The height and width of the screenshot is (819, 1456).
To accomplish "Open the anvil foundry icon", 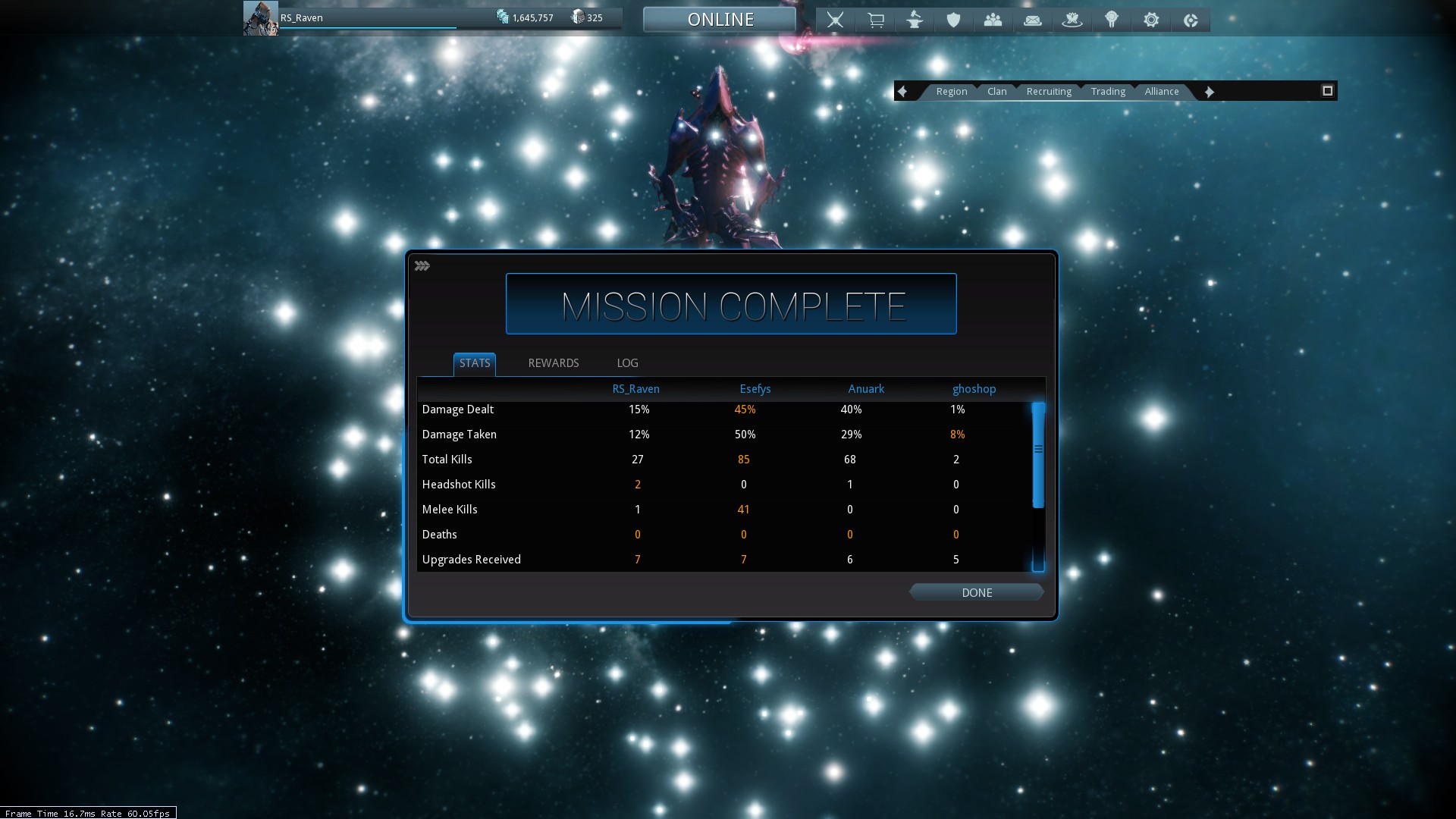I will tap(915, 20).
